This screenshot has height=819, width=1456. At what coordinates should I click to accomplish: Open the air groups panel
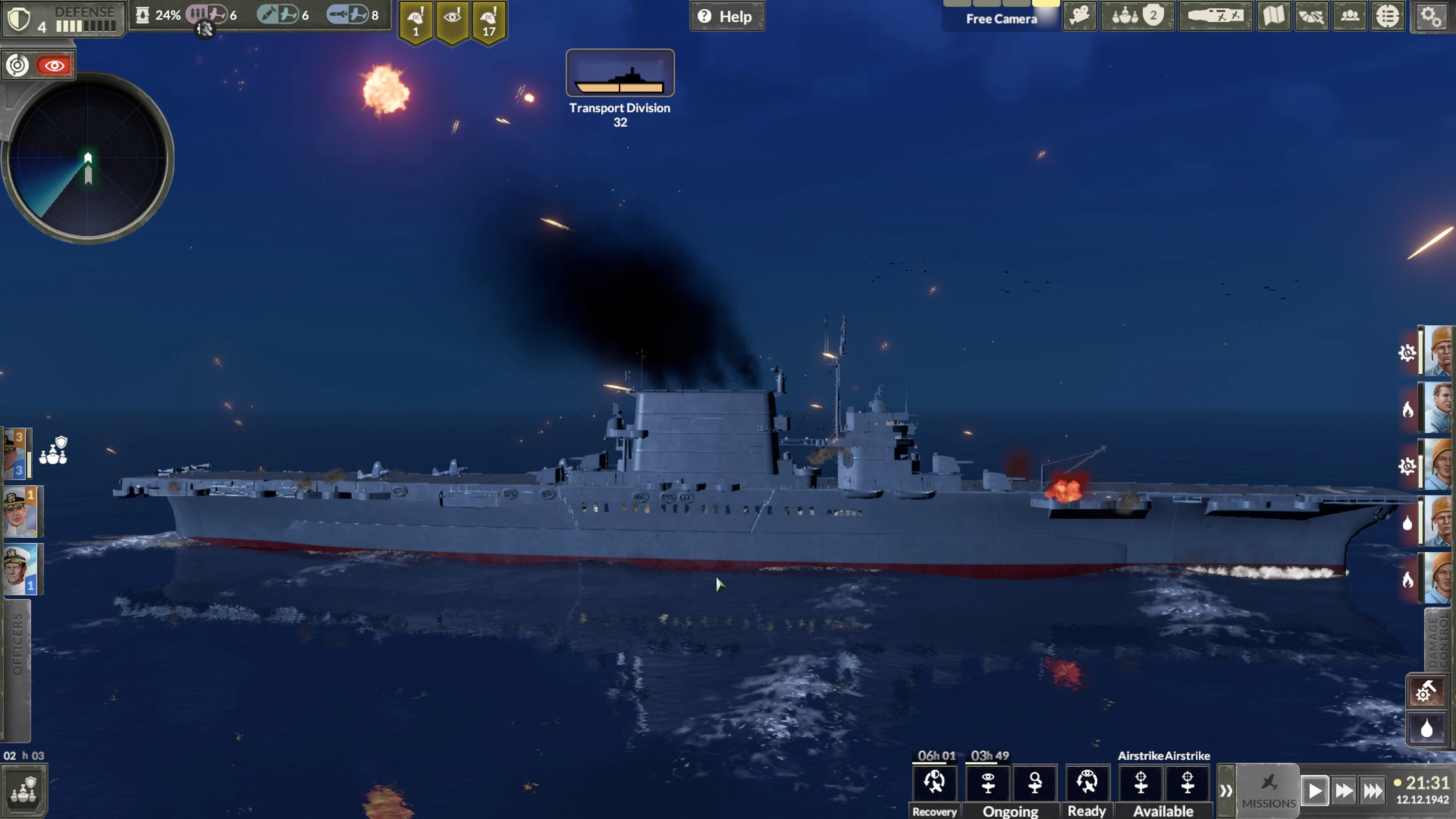(1311, 16)
